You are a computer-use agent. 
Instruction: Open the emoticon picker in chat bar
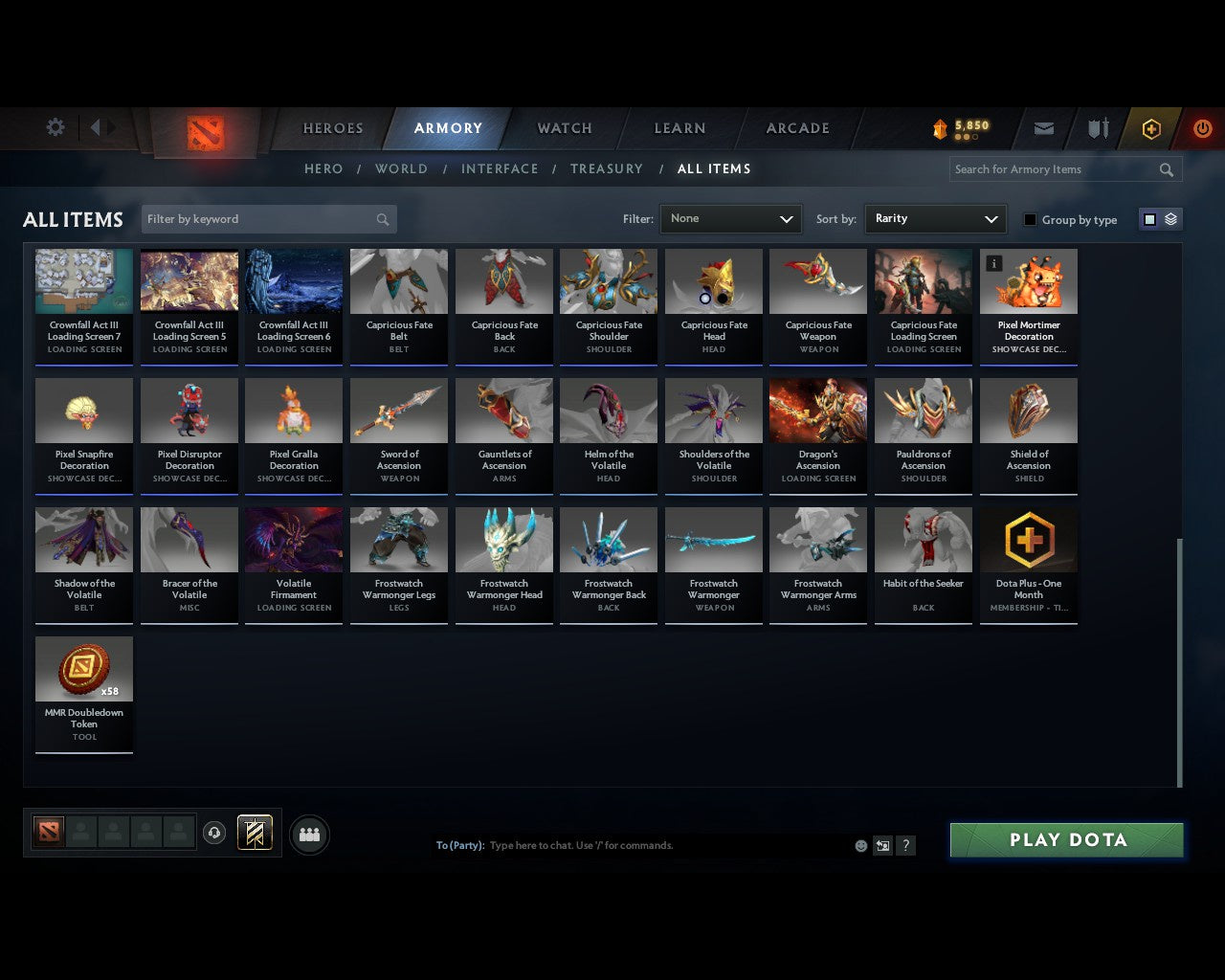[860, 845]
